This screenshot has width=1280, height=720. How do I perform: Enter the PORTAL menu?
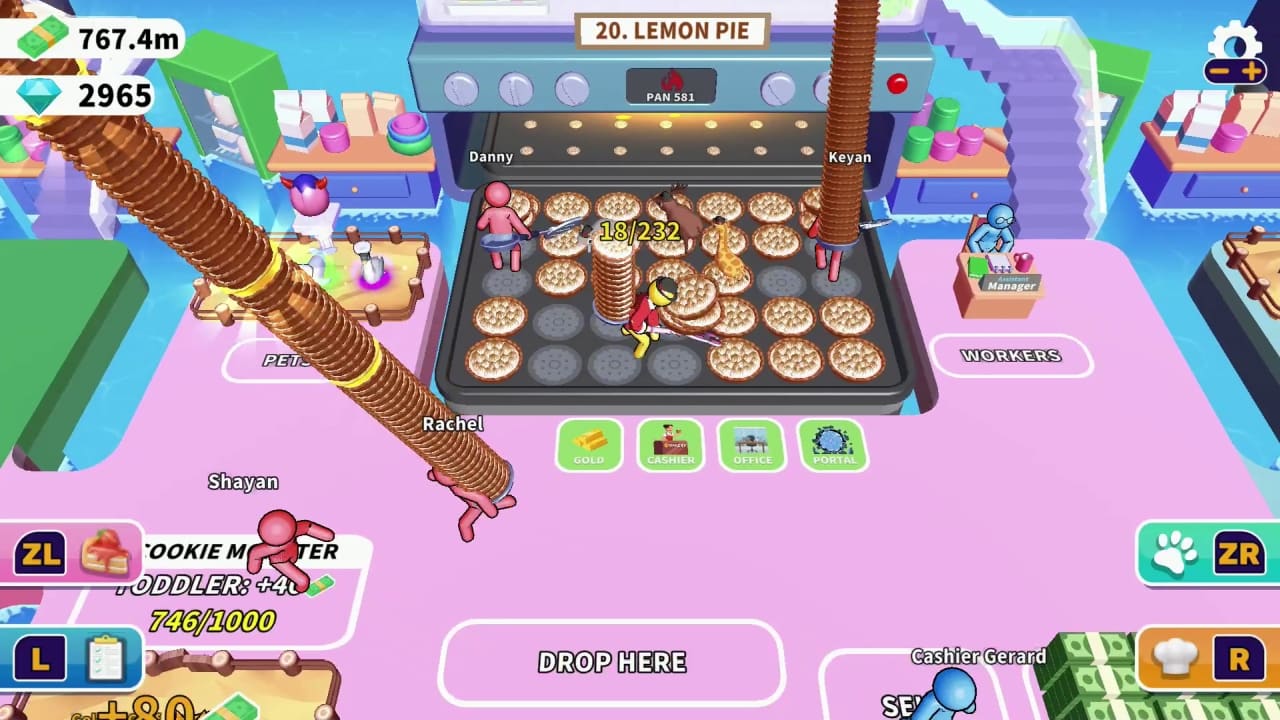[833, 446]
